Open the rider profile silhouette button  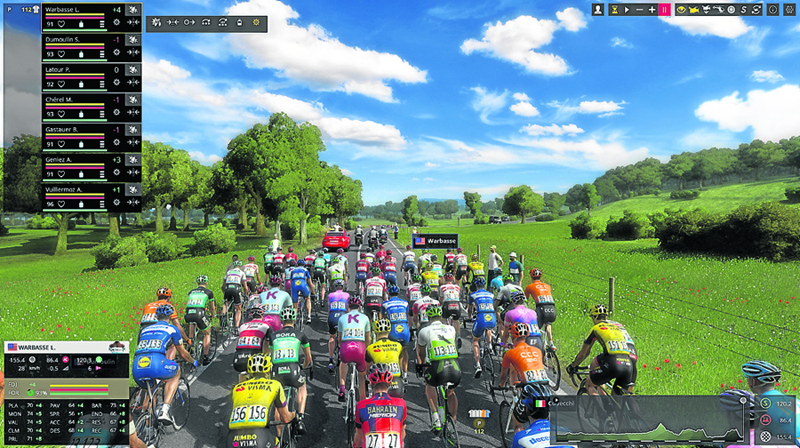click(x=598, y=9)
